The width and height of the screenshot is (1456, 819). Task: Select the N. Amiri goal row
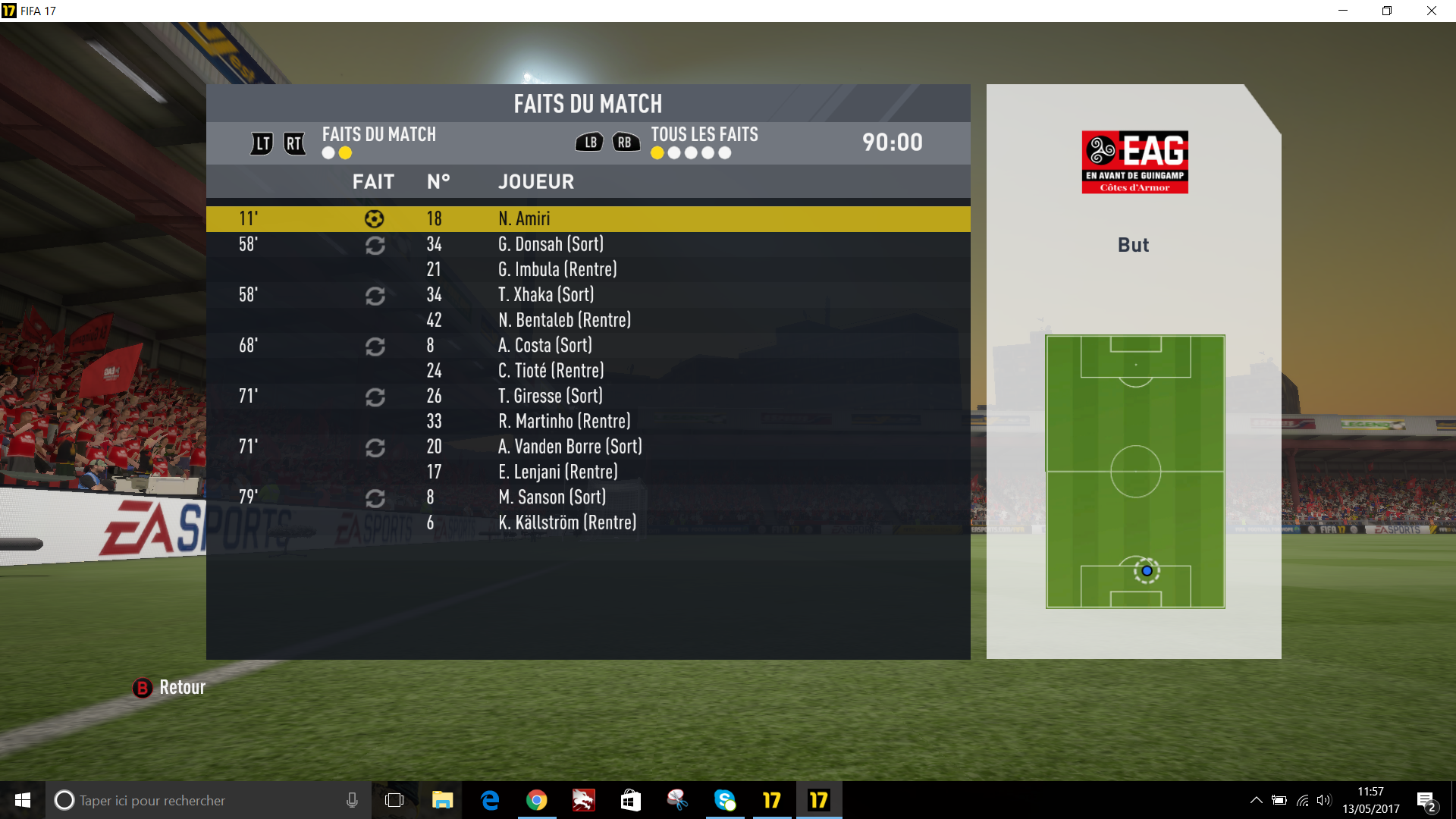point(588,218)
